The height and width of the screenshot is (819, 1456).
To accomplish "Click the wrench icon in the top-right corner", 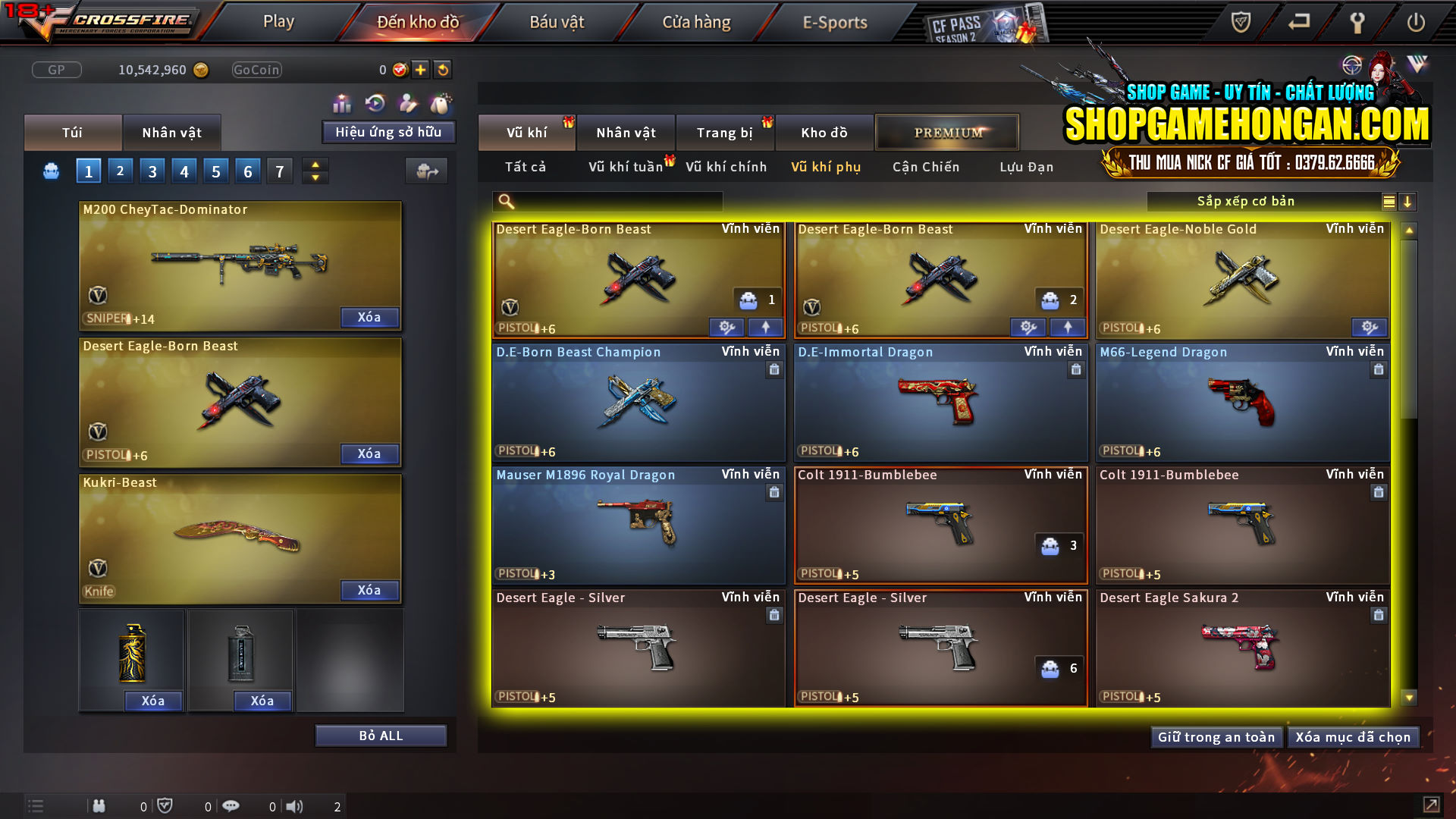I will pyautogui.click(x=1357, y=22).
